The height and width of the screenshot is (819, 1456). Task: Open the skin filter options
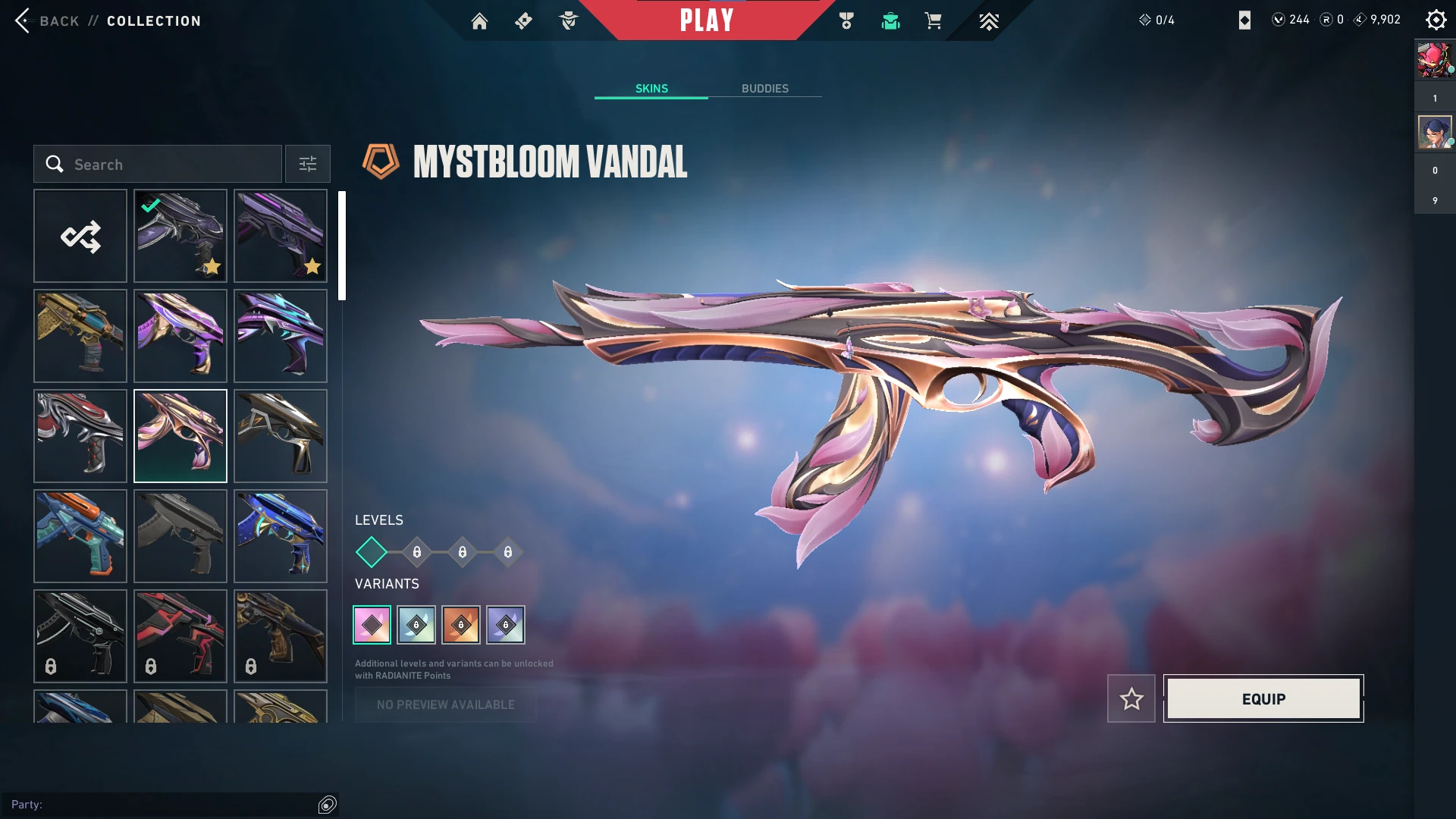point(307,164)
